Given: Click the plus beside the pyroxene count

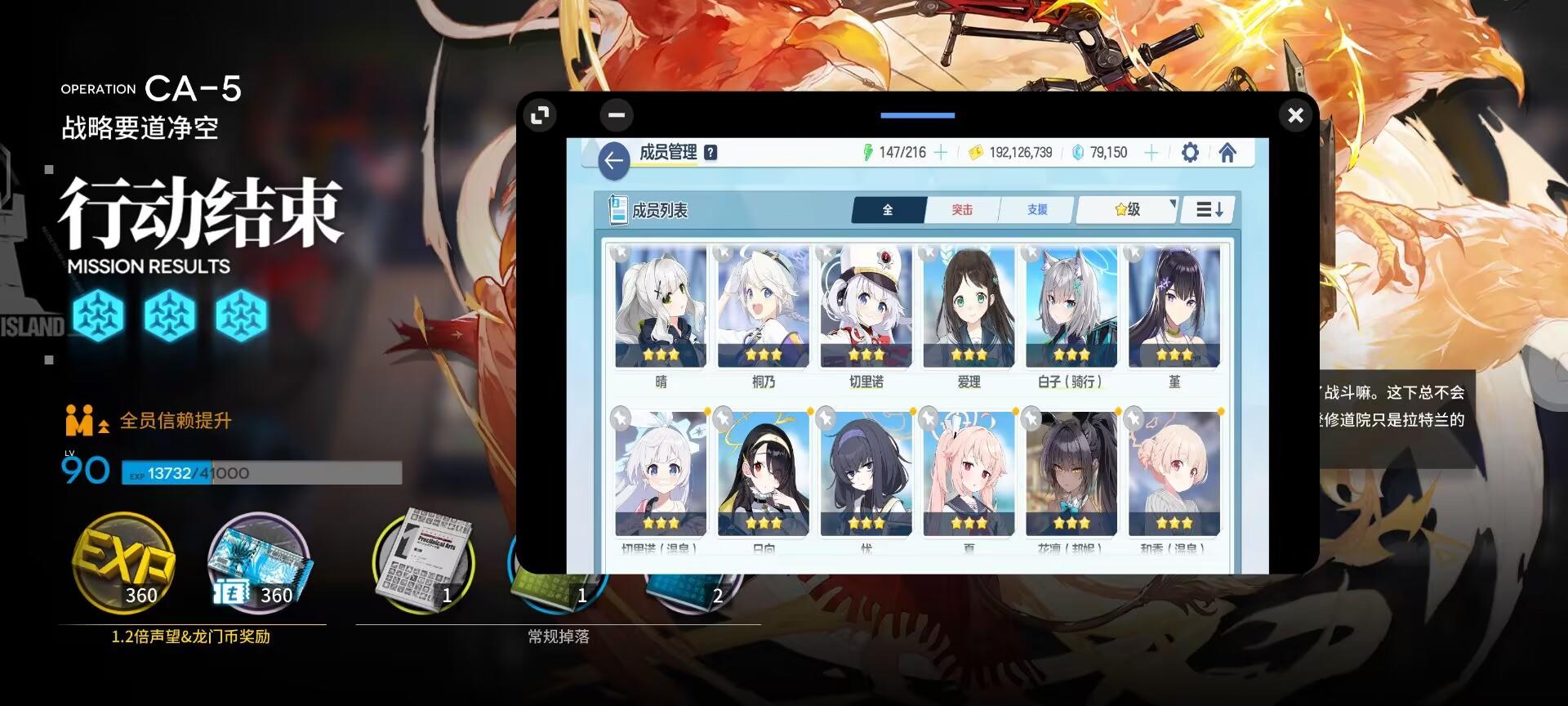Looking at the screenshot, I should coord(1151,152).
